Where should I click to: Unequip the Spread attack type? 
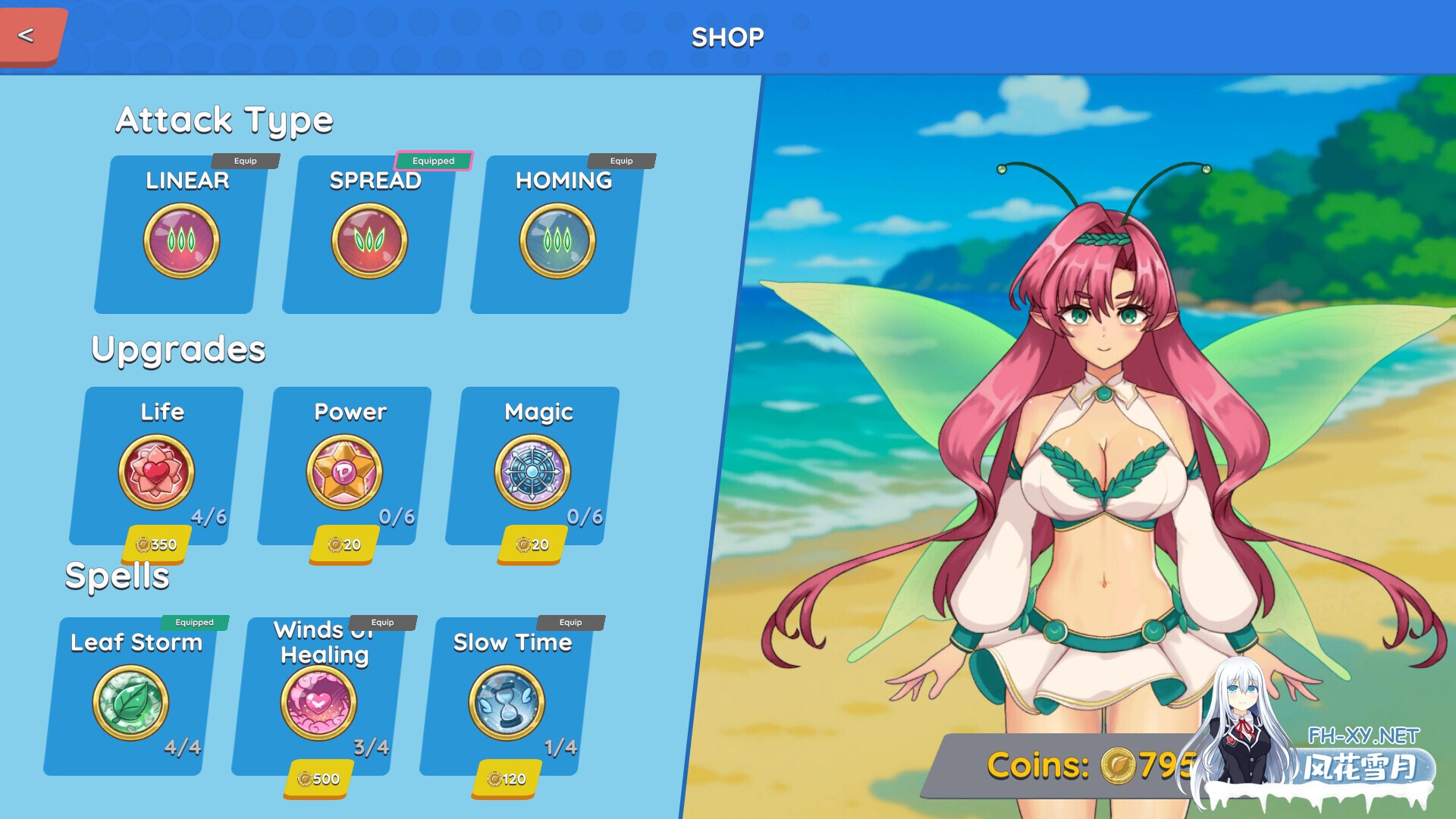(x=434, y=160)
